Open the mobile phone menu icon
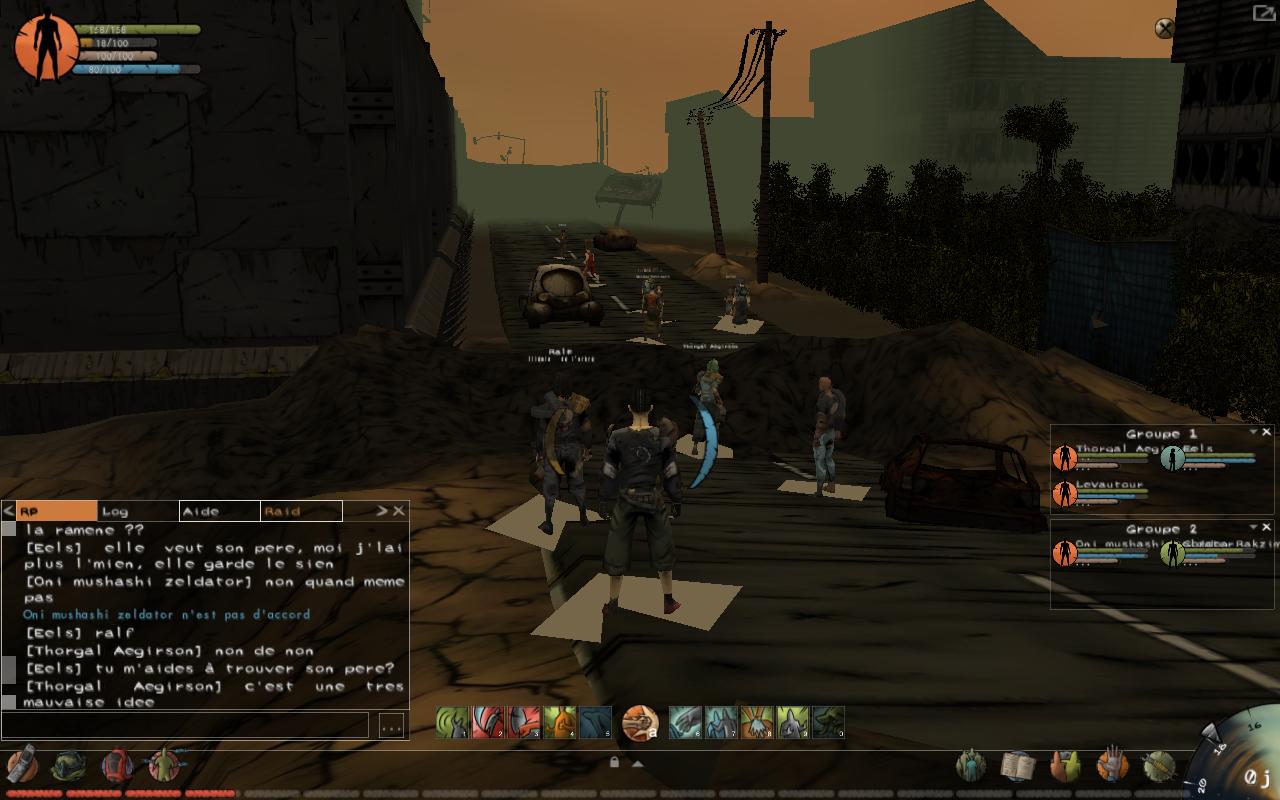Viewport: 1280px width, 800px height. click(x=22, y=765)
